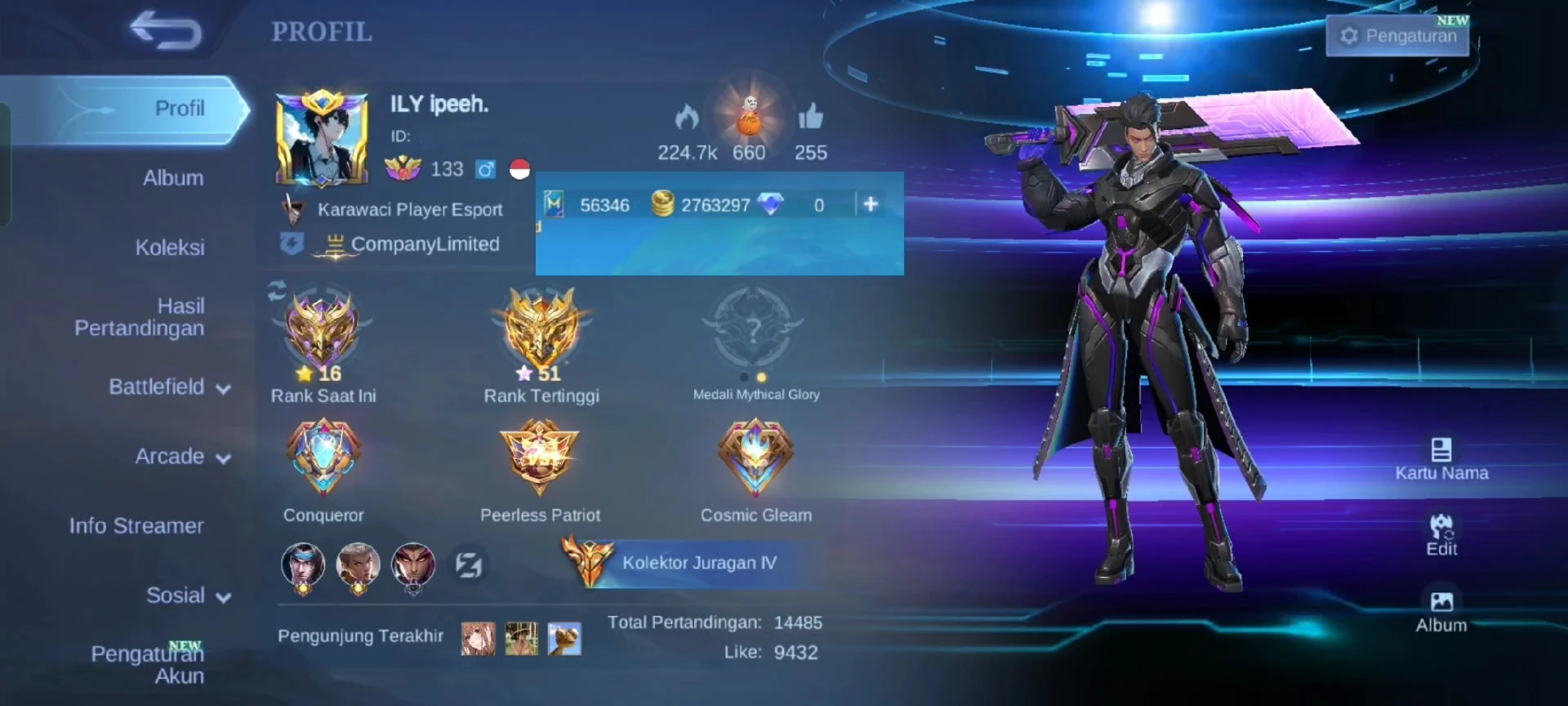Expand the Arcade menu
The height and width of the screenshot is (706, 1568).
pos(182,457)
